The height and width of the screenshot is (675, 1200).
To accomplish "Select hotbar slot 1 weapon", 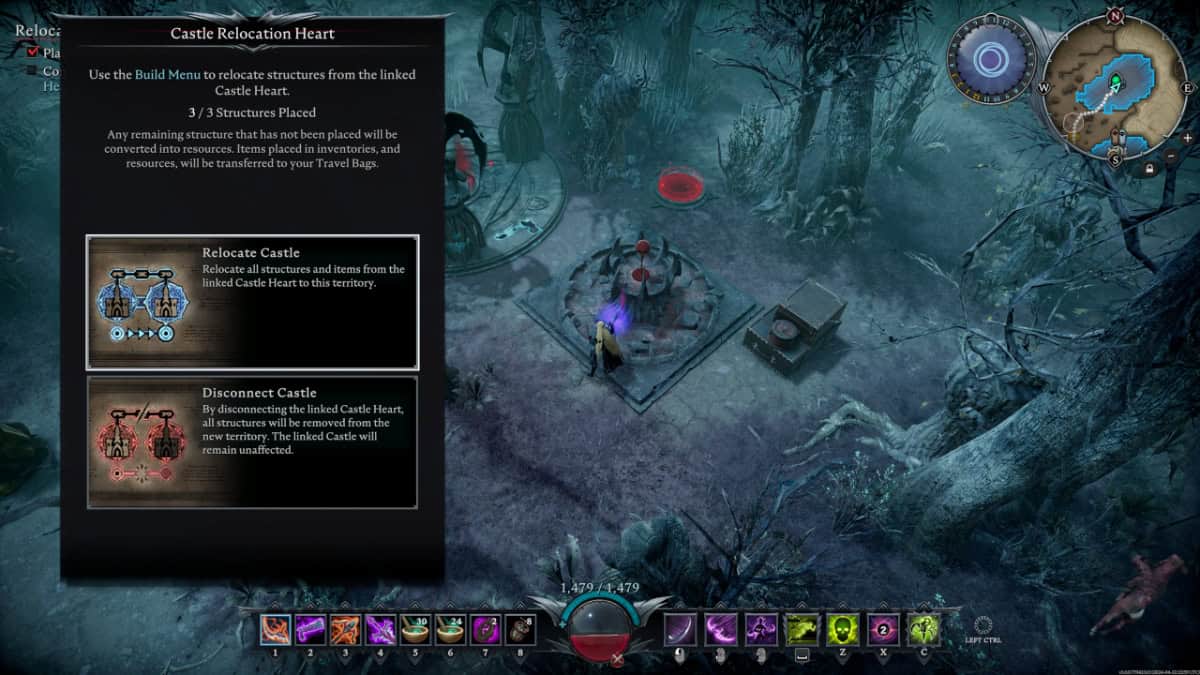I will click(x=276, y=629).
